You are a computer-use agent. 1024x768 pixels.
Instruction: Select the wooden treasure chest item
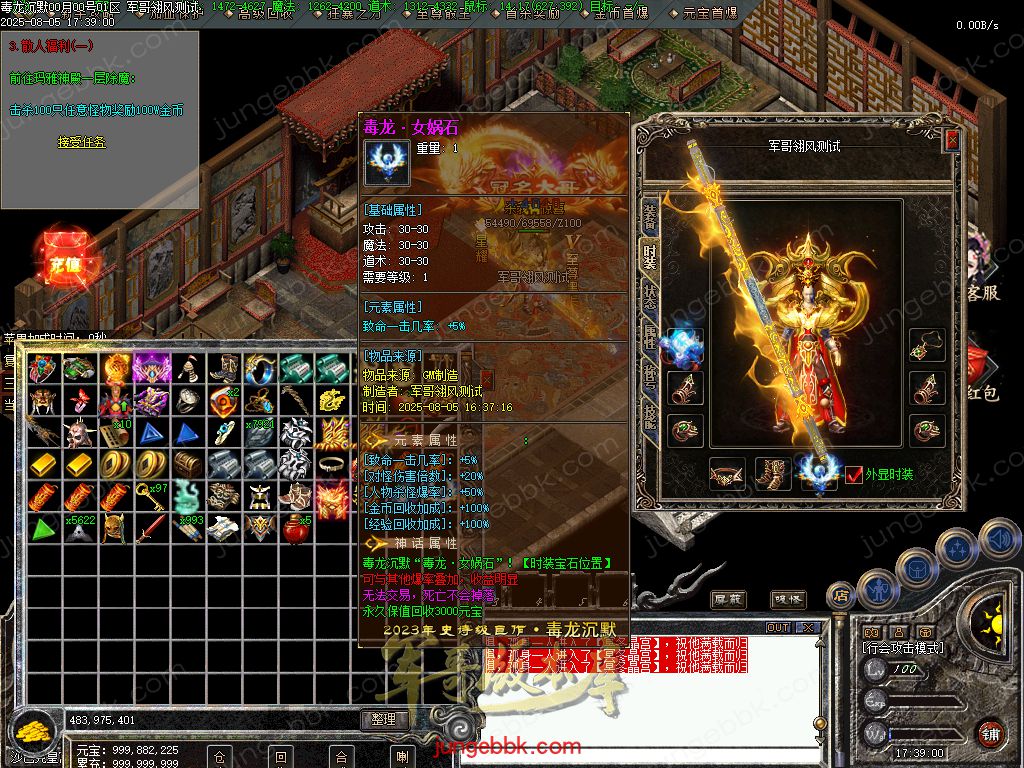point(188,464)
